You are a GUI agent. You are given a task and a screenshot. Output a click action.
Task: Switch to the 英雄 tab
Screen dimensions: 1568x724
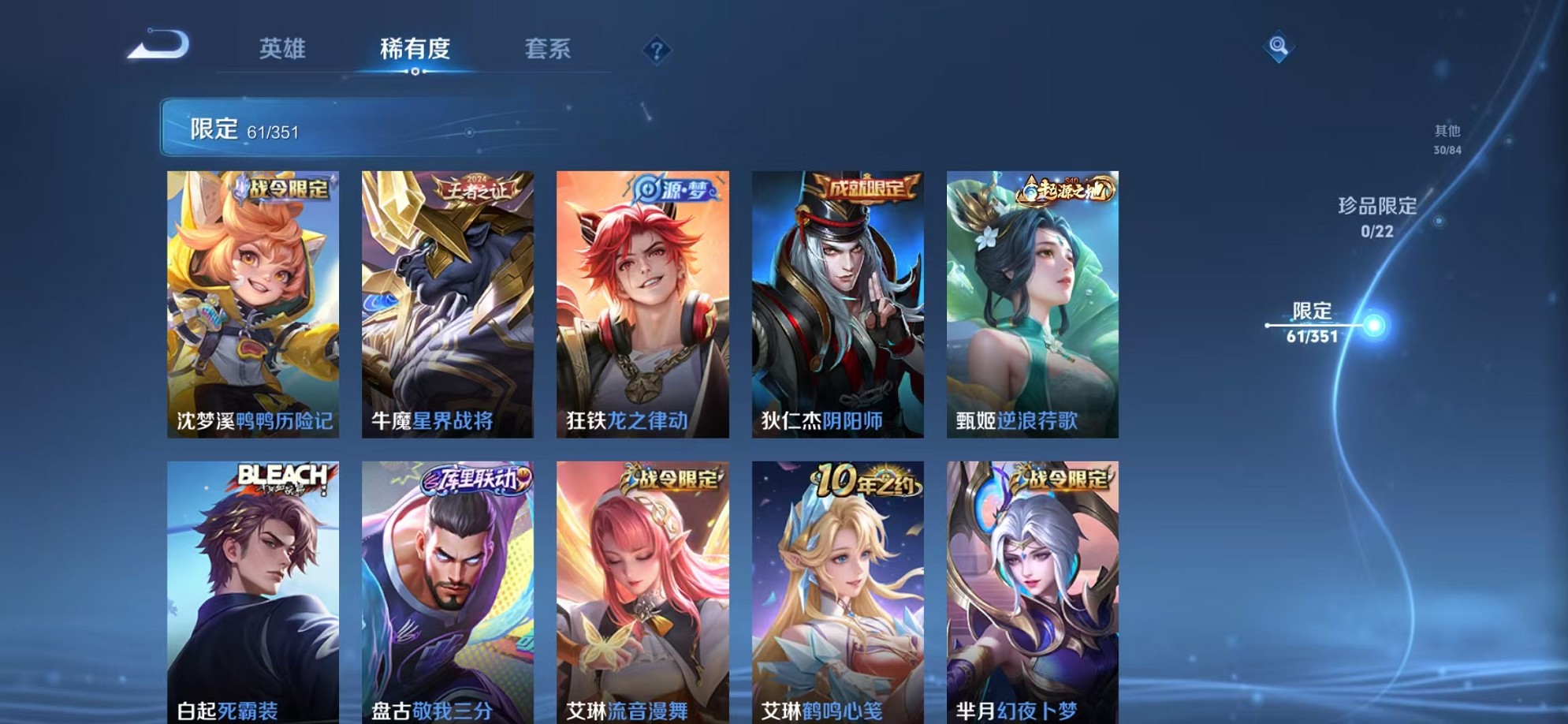coord(284,49)
